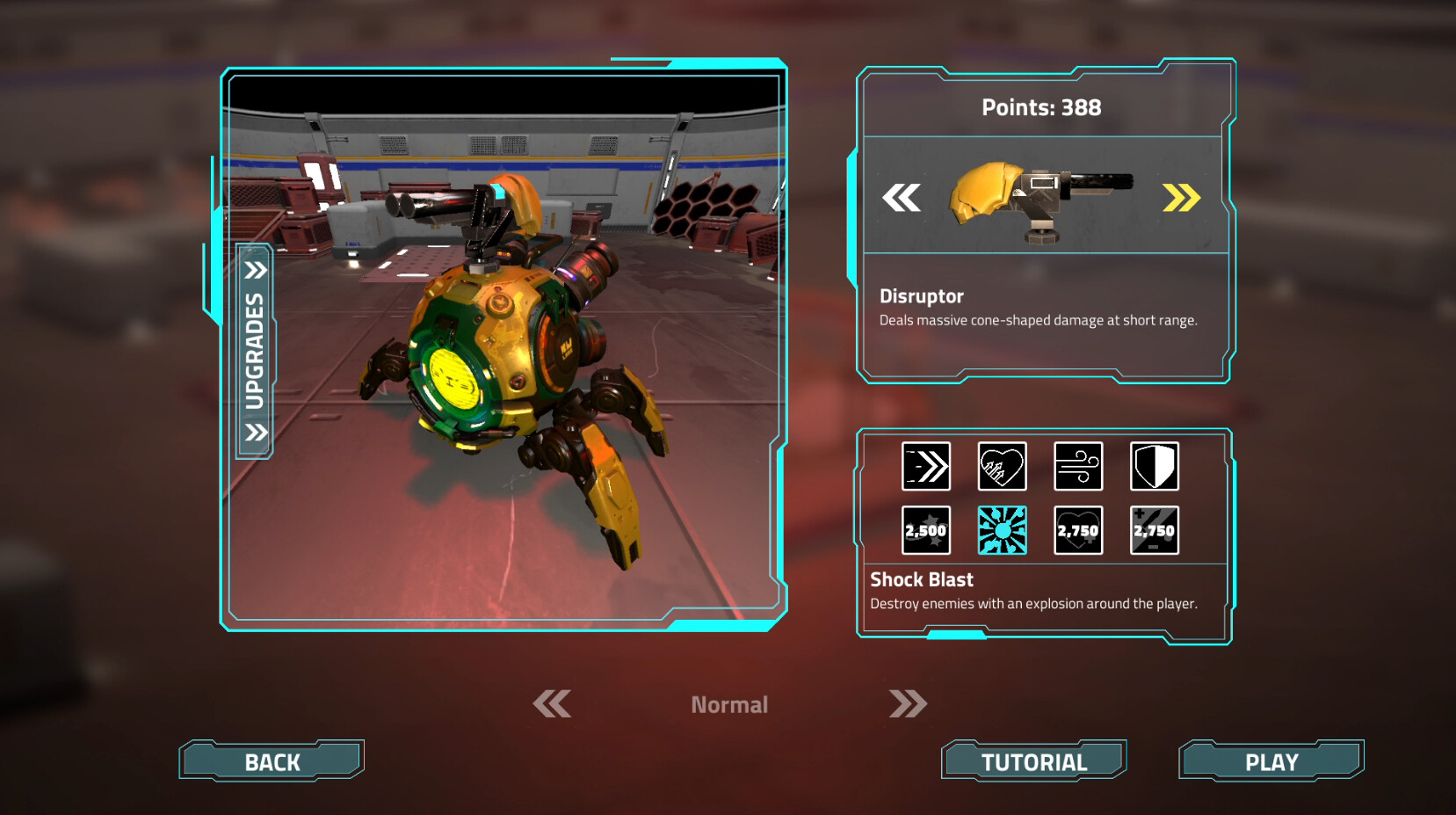Select the 2,500 star upgrade icon
Viewport: 1456px width, 815px height.
(925, 529)
